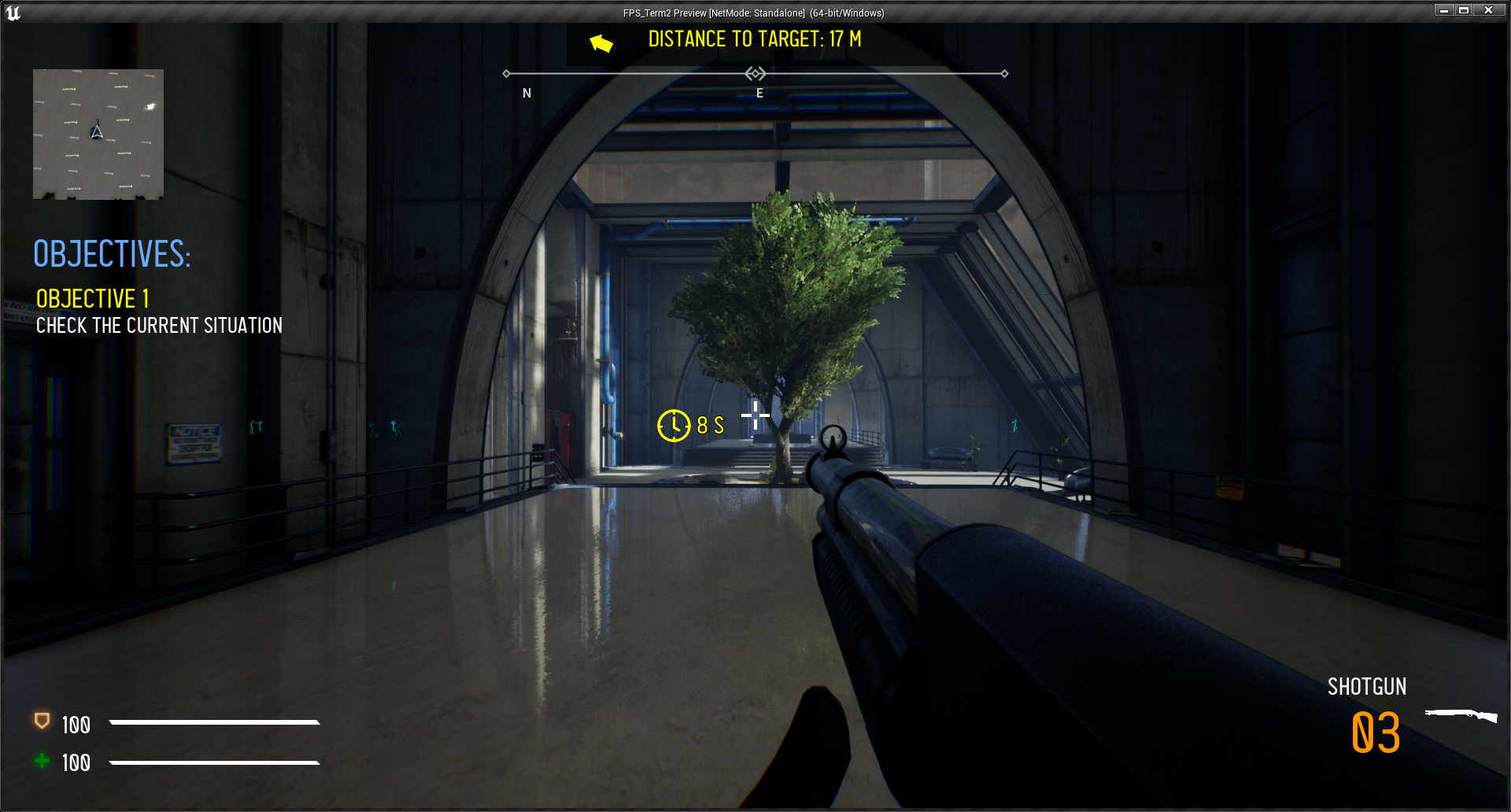Click the shotgun weapon silhouette icon
This screenshot has height=812, width=1511.
1461,714
